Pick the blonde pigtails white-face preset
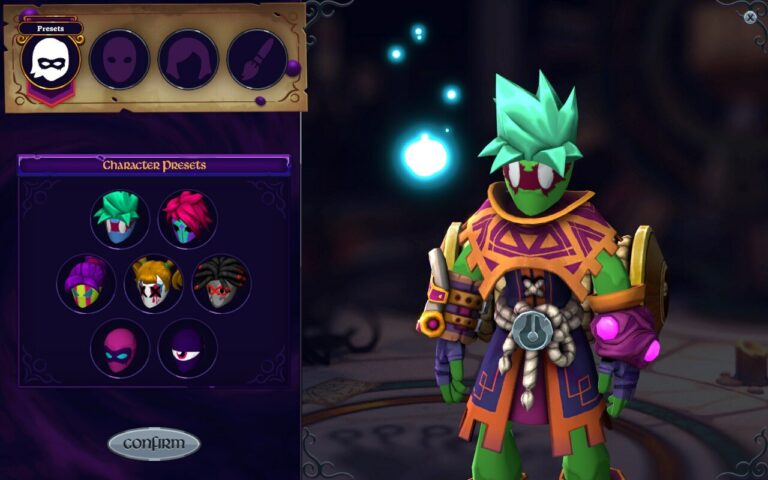Viewport: 768px width, 480px height. tap(153, 283)
